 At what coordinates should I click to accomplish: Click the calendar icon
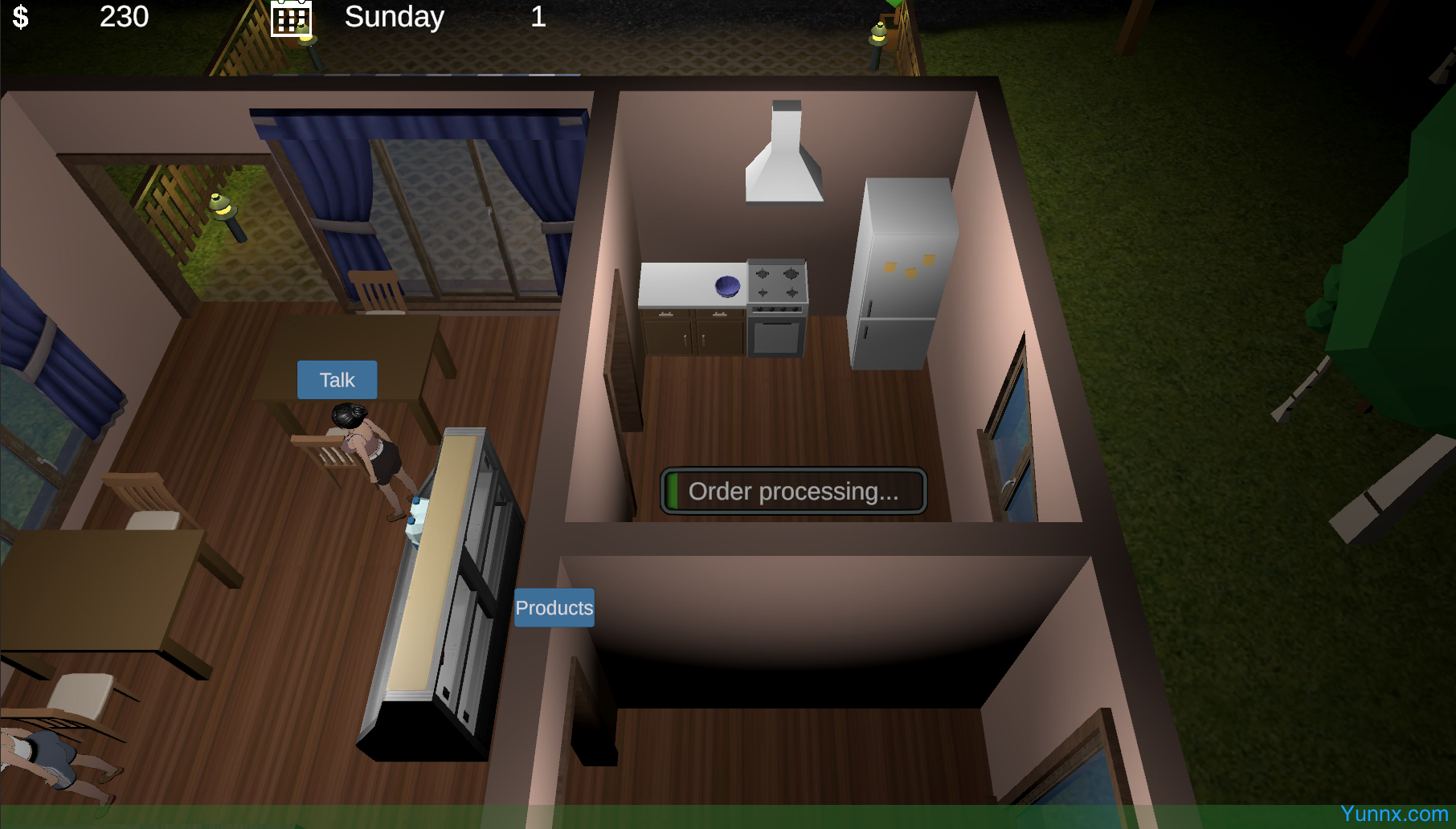tap(290, 18)
